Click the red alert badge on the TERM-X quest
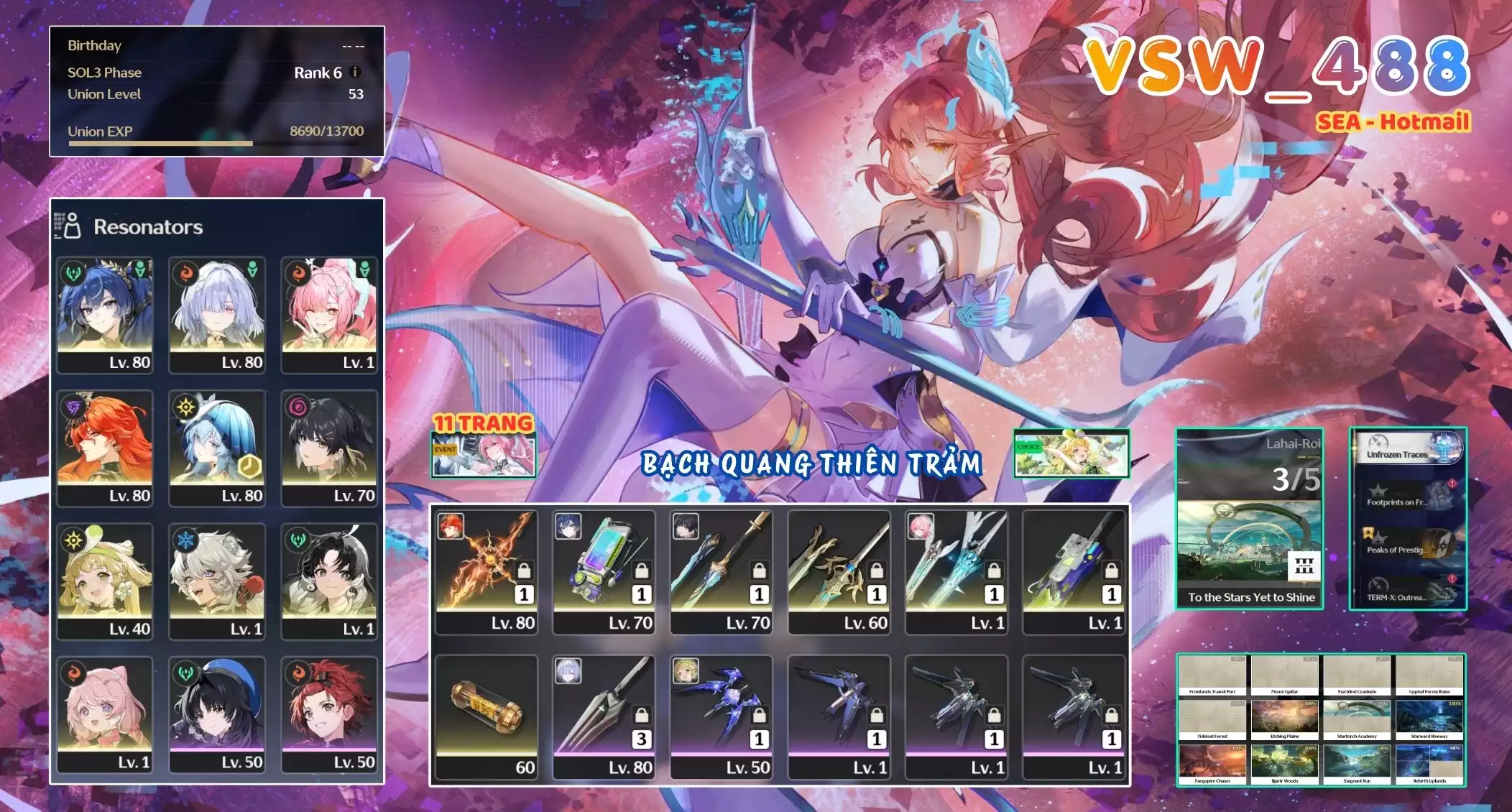The image size is (1512, 812). [x=1452, y=578]
